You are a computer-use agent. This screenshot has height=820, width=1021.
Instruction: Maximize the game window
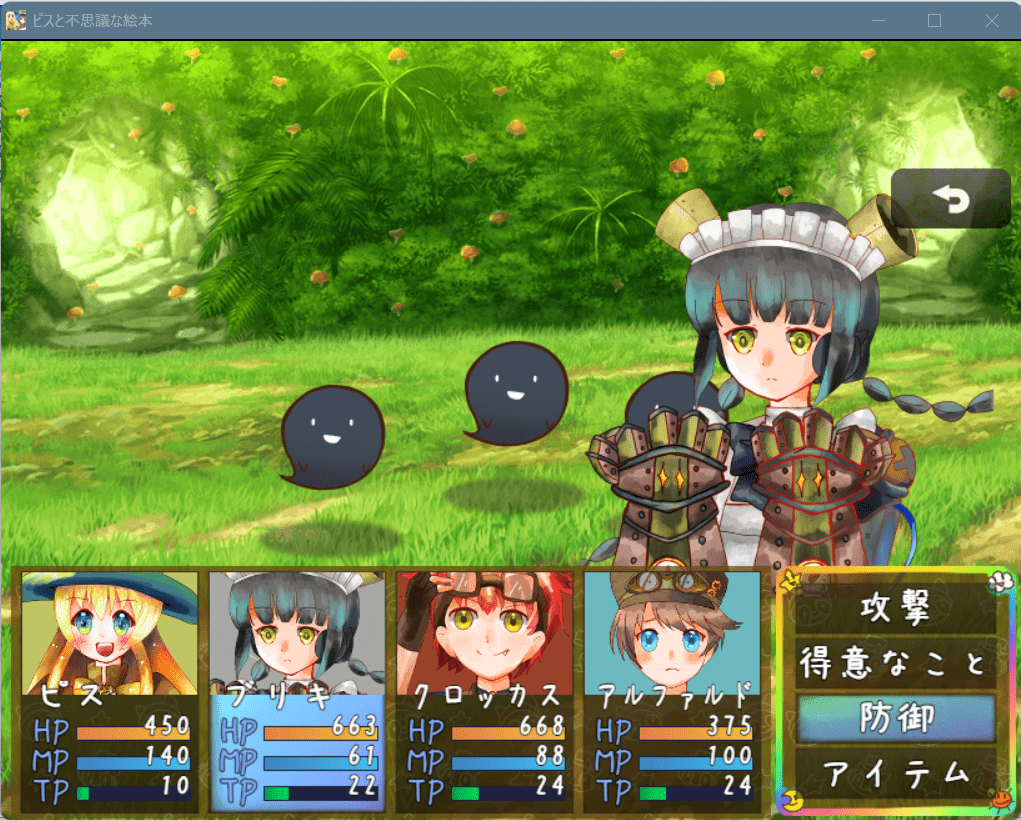[934, 20]
